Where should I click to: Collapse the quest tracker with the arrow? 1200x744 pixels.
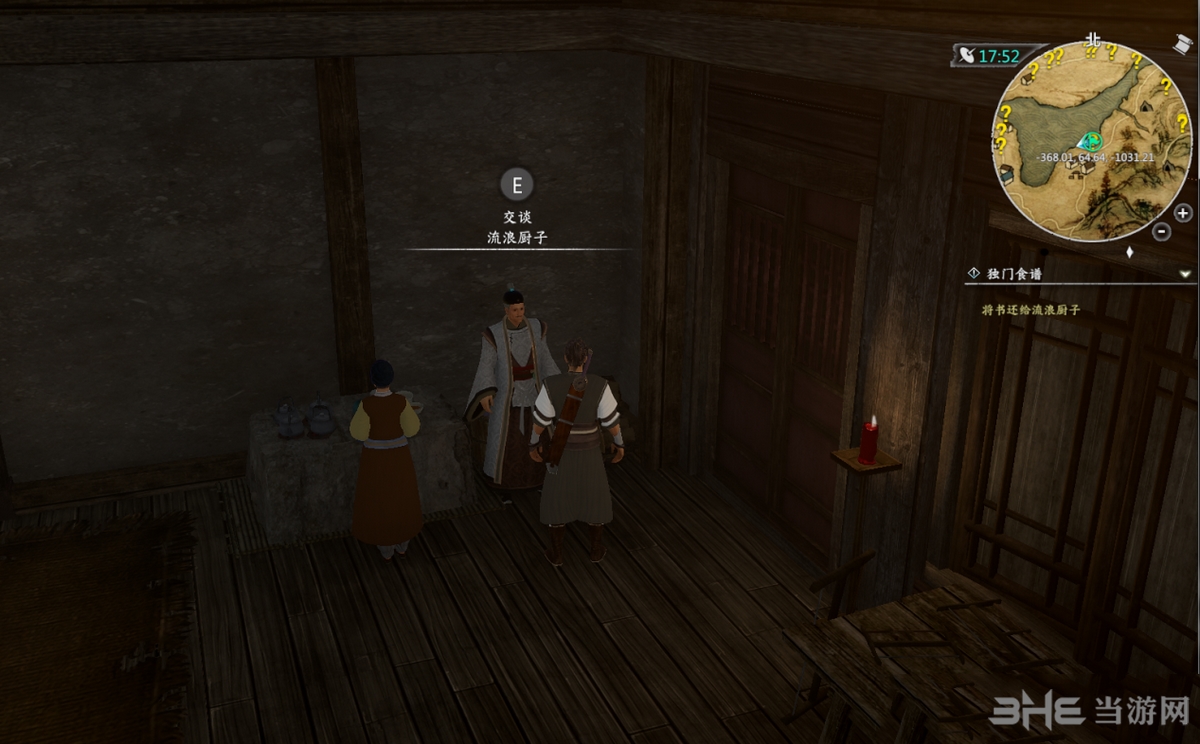(x=1185, y=273)
